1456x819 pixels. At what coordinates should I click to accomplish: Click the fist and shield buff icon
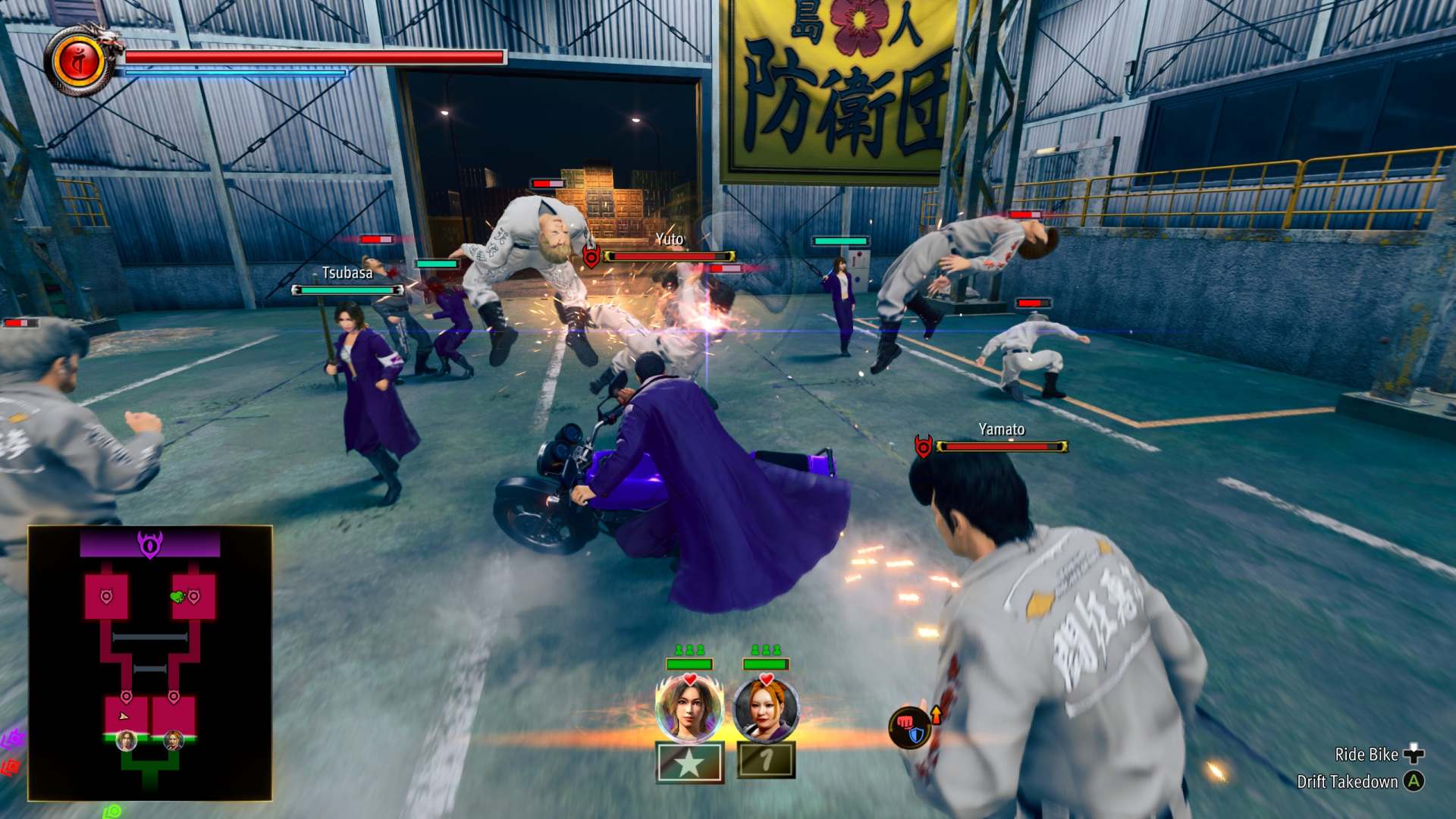(910, 726)
